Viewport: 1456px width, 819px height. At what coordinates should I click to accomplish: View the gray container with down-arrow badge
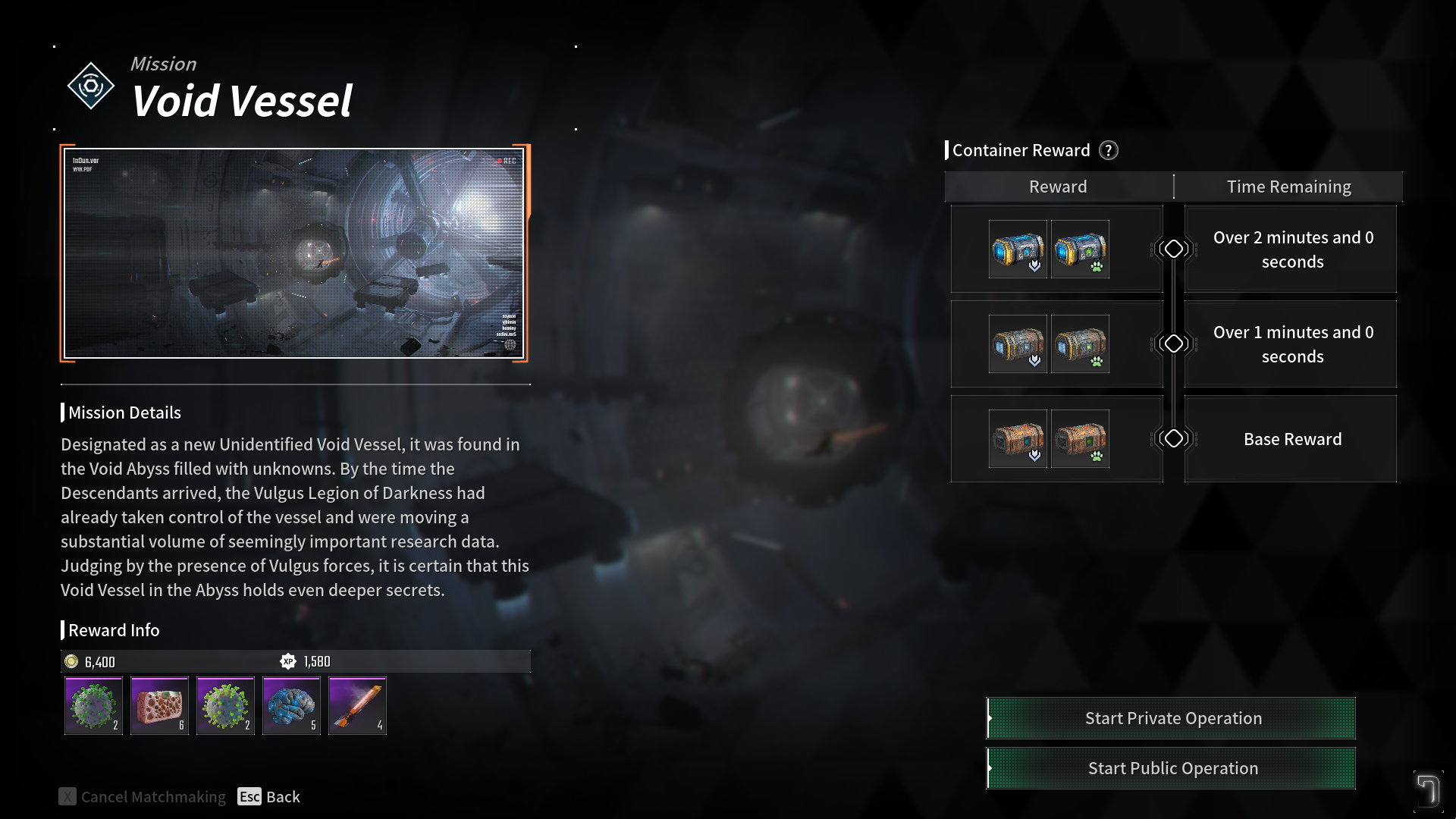coord(1018,344)
